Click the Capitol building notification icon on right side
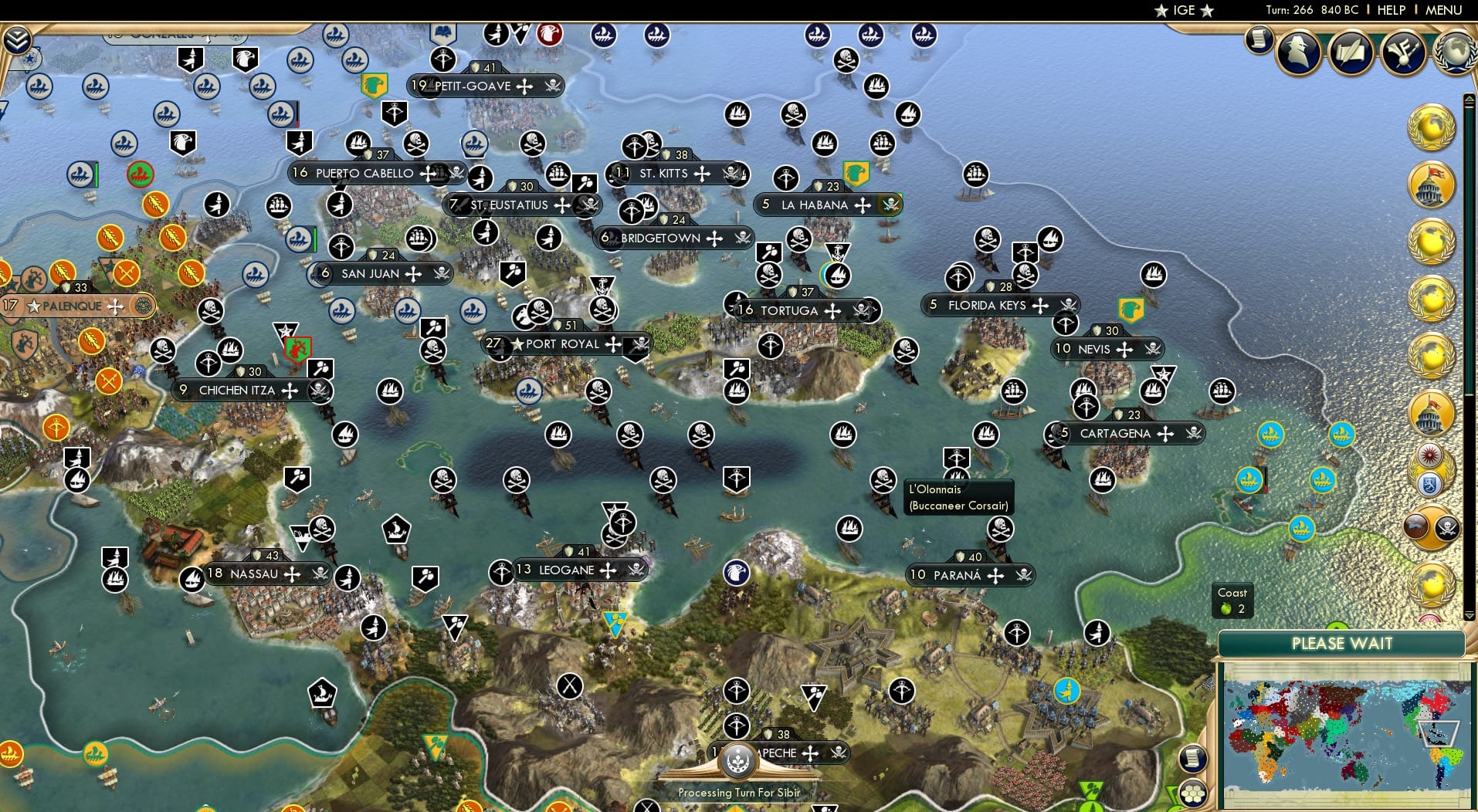Screen dimensions: 1478x812 [x=1433, y=186]
